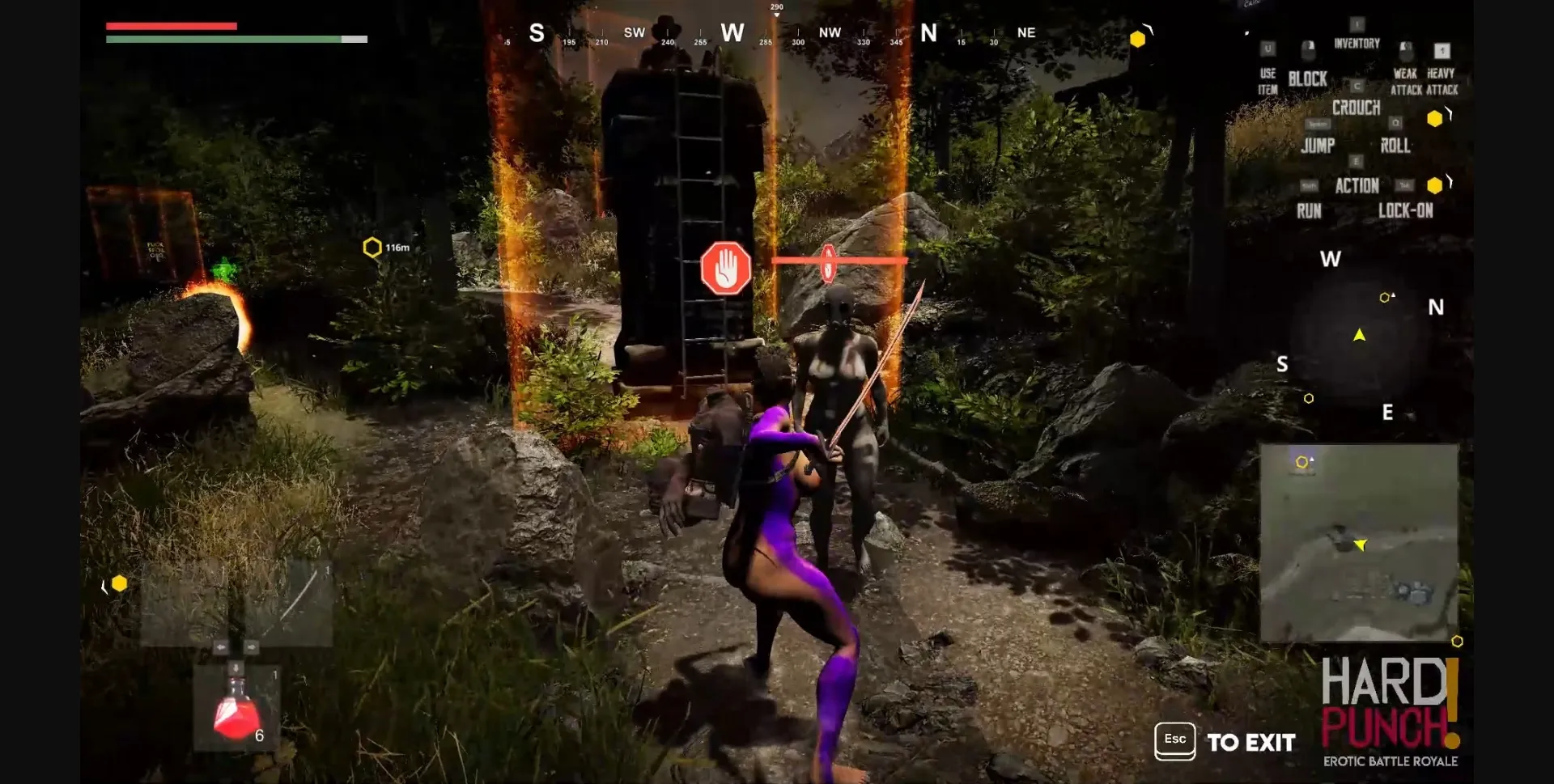Toggle Crouch stance via its keybind prompt
The width and height of the screenshot is (1554, 784).
click(x=1357, y=85)
